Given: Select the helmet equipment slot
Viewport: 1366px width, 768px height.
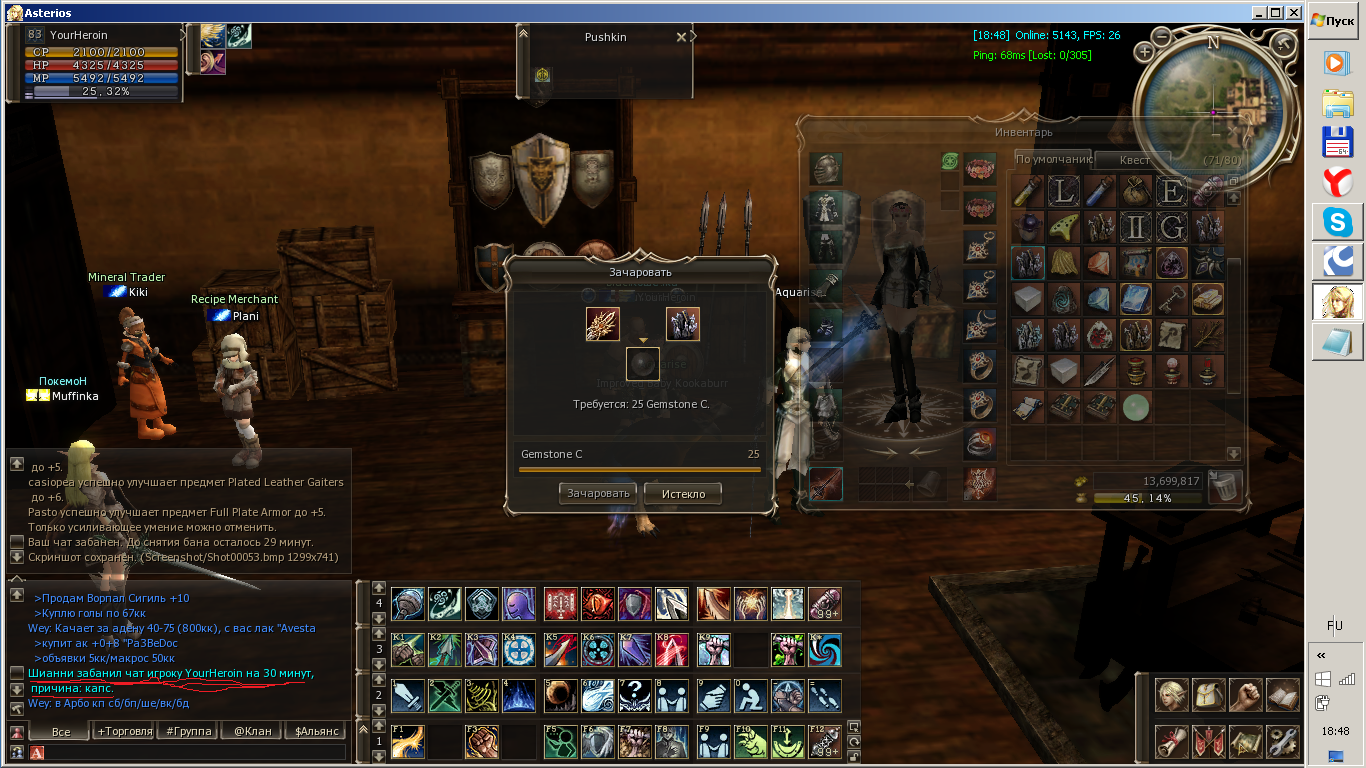Looking at the screenshot, I should (826, 169).
